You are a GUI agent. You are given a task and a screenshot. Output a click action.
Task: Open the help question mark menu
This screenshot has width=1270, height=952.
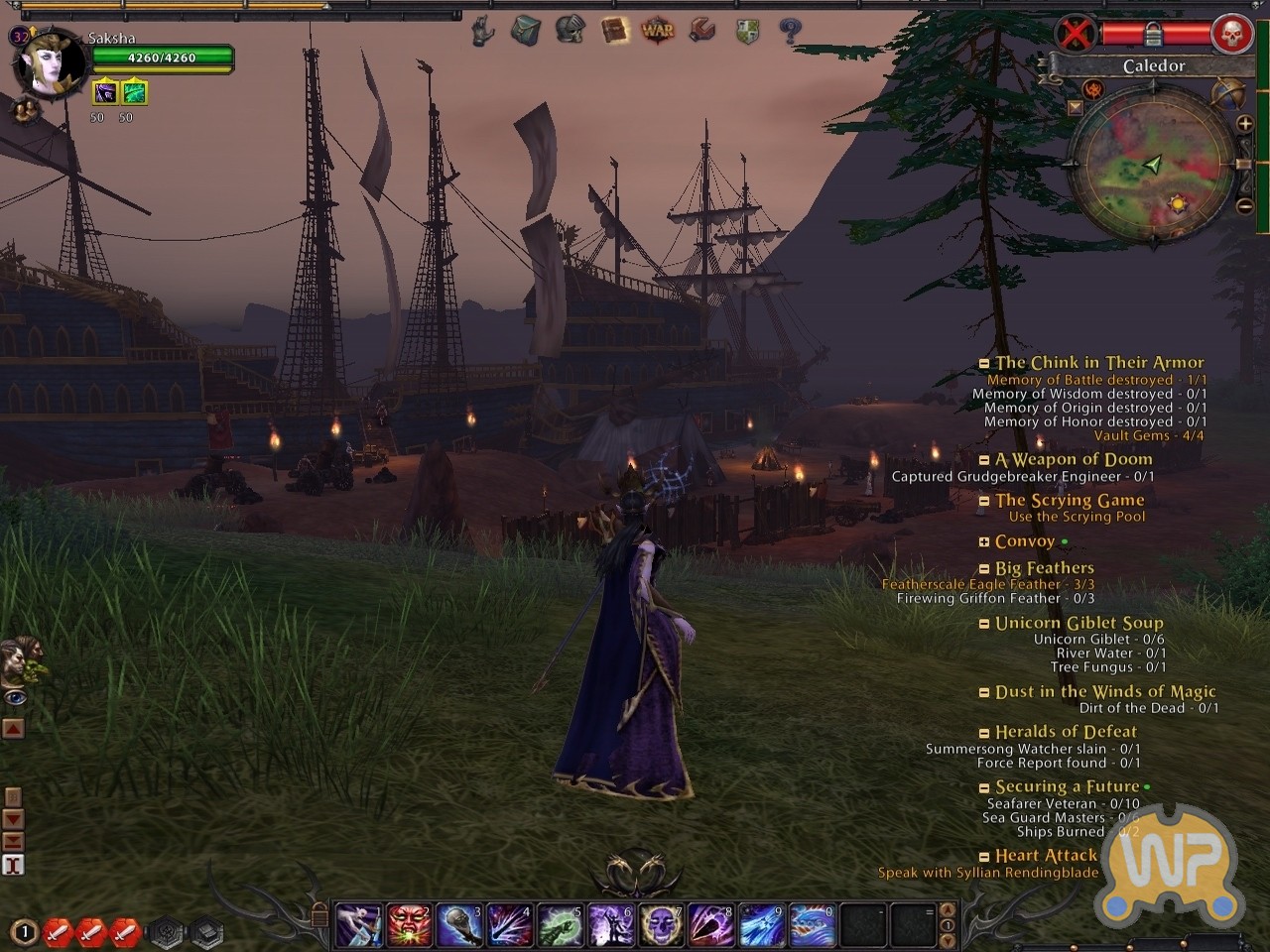pos(790,31)
